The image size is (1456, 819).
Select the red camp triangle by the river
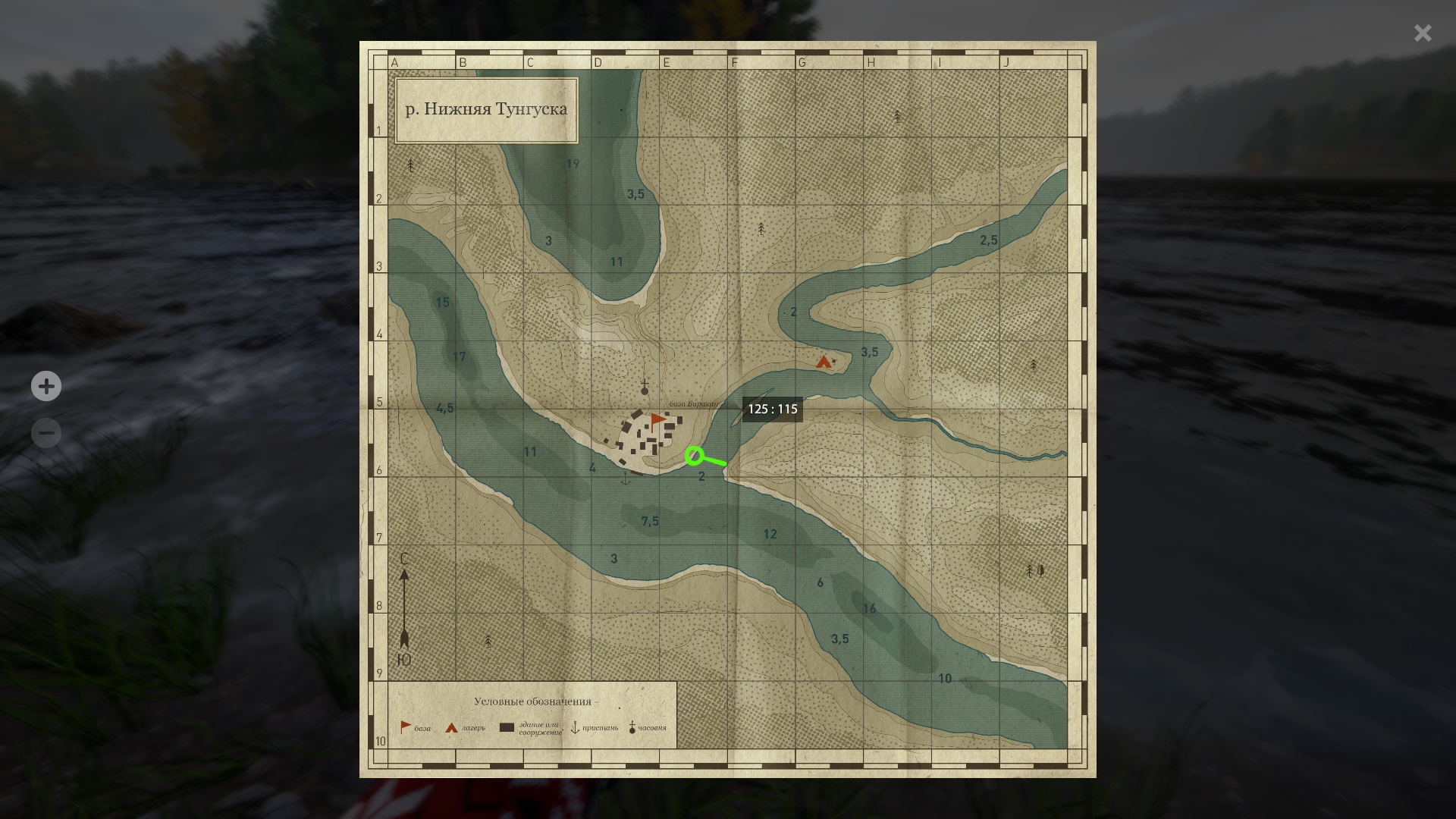(x=823, y=362)
